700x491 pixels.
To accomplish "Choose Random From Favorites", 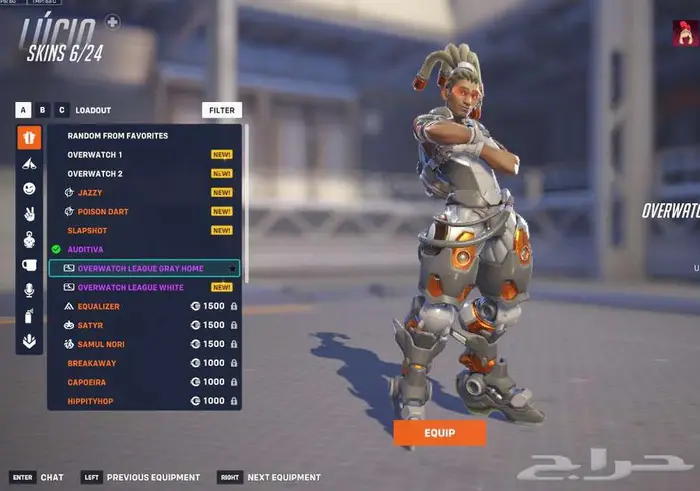I will [118, 135].
